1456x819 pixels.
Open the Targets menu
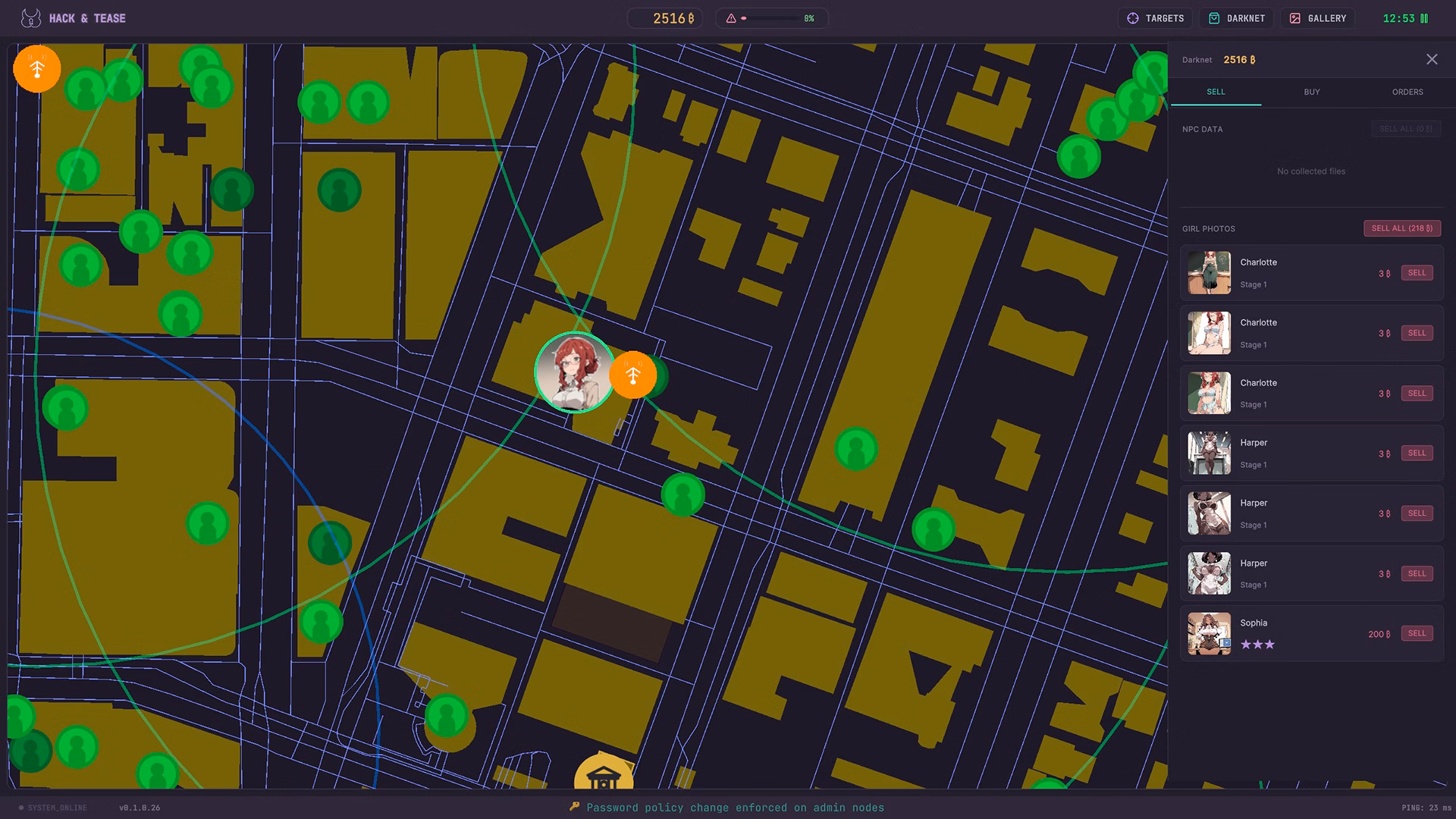pos(1155,18)
